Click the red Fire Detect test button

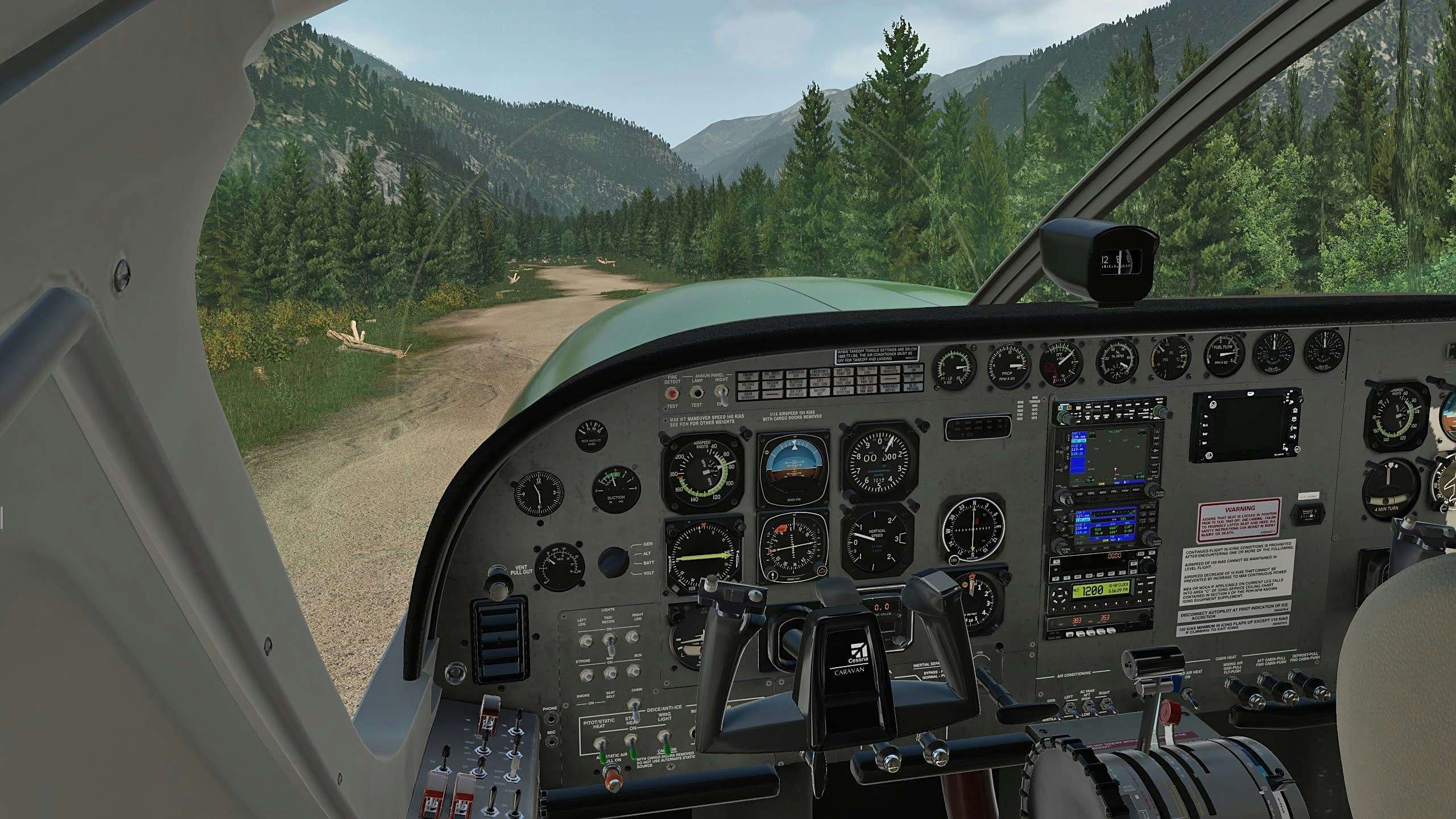pos(673,394)
